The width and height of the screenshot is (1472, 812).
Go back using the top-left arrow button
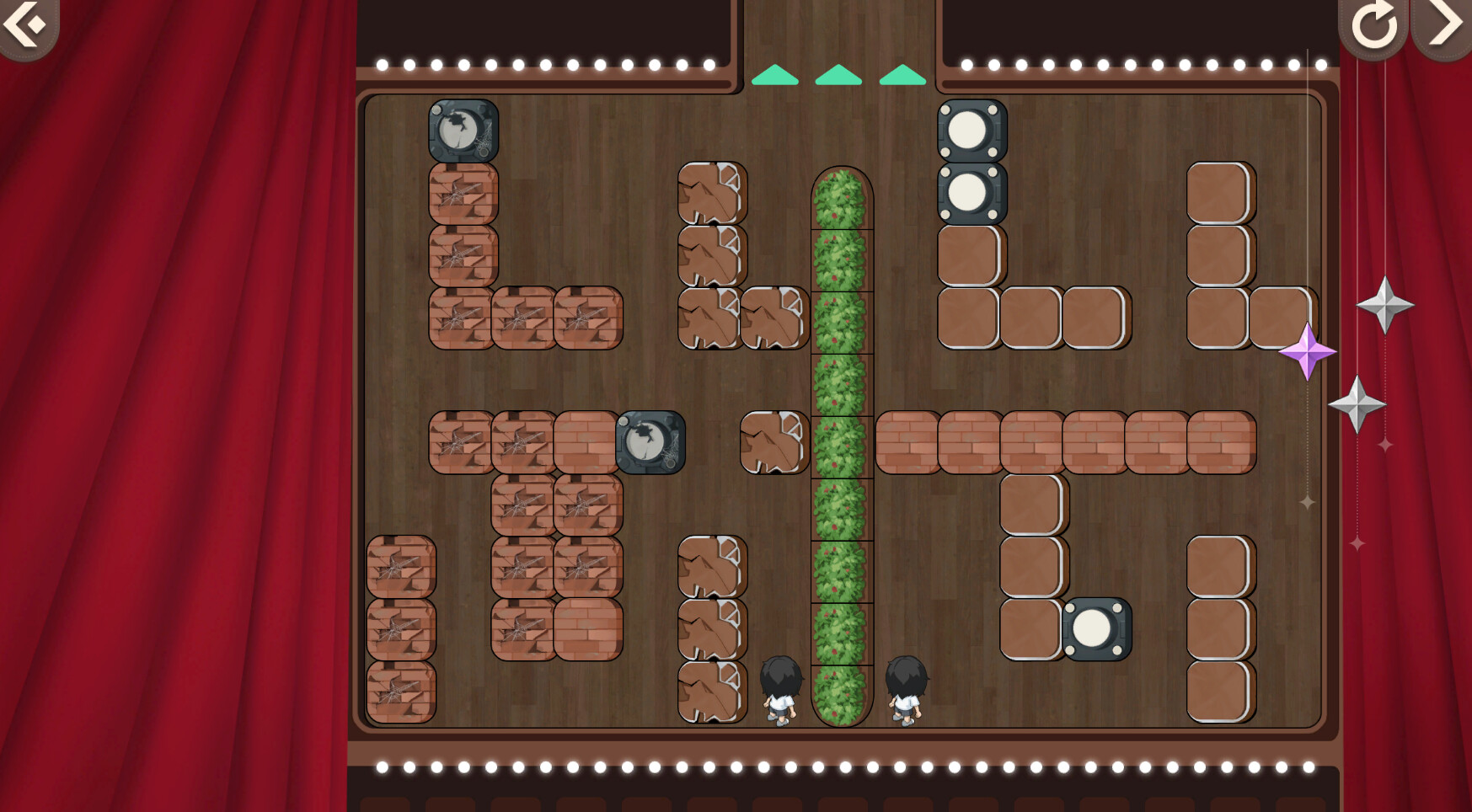[x=24, y=25]
